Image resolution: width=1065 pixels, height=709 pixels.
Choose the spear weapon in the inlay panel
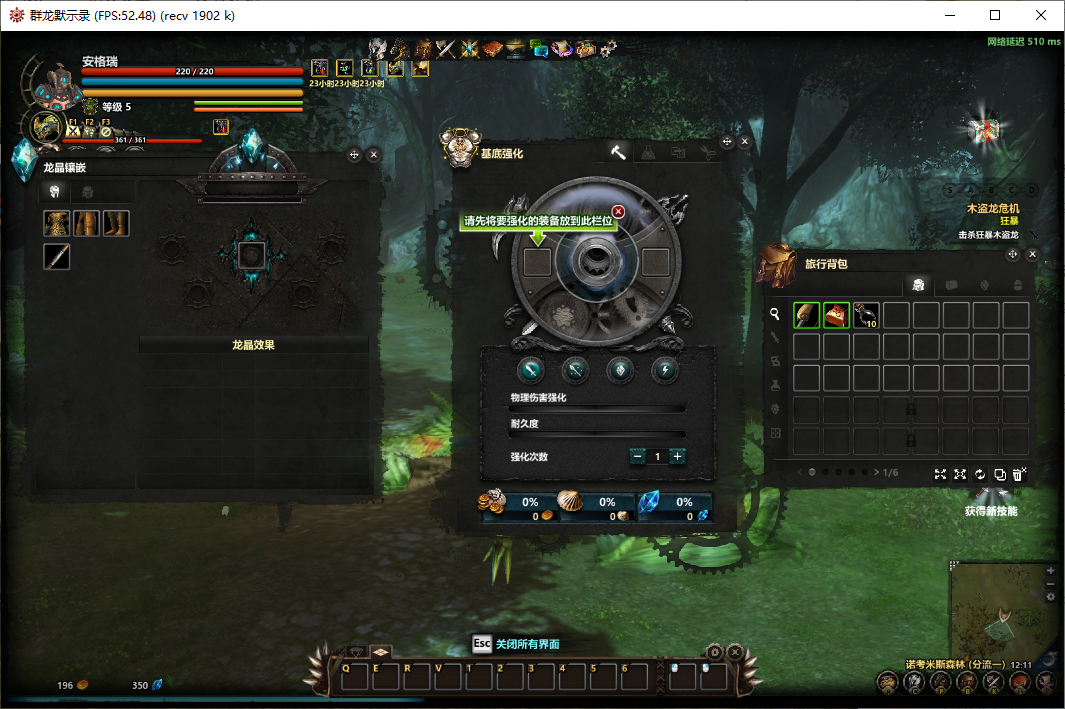tap(56, 257)
